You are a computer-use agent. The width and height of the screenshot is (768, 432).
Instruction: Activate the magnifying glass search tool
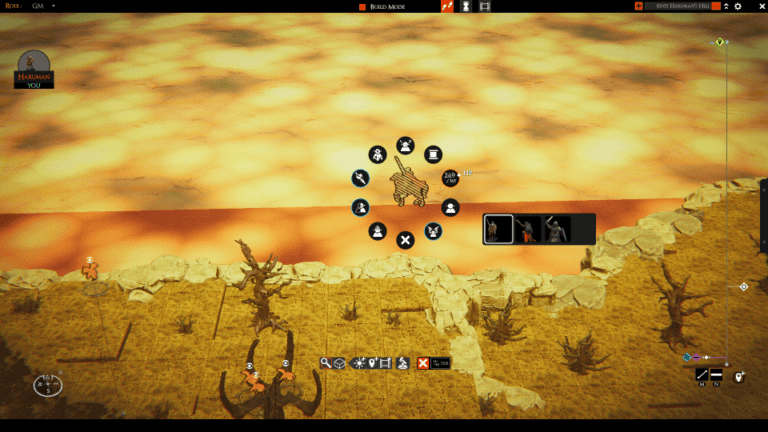tap(326, 363)
